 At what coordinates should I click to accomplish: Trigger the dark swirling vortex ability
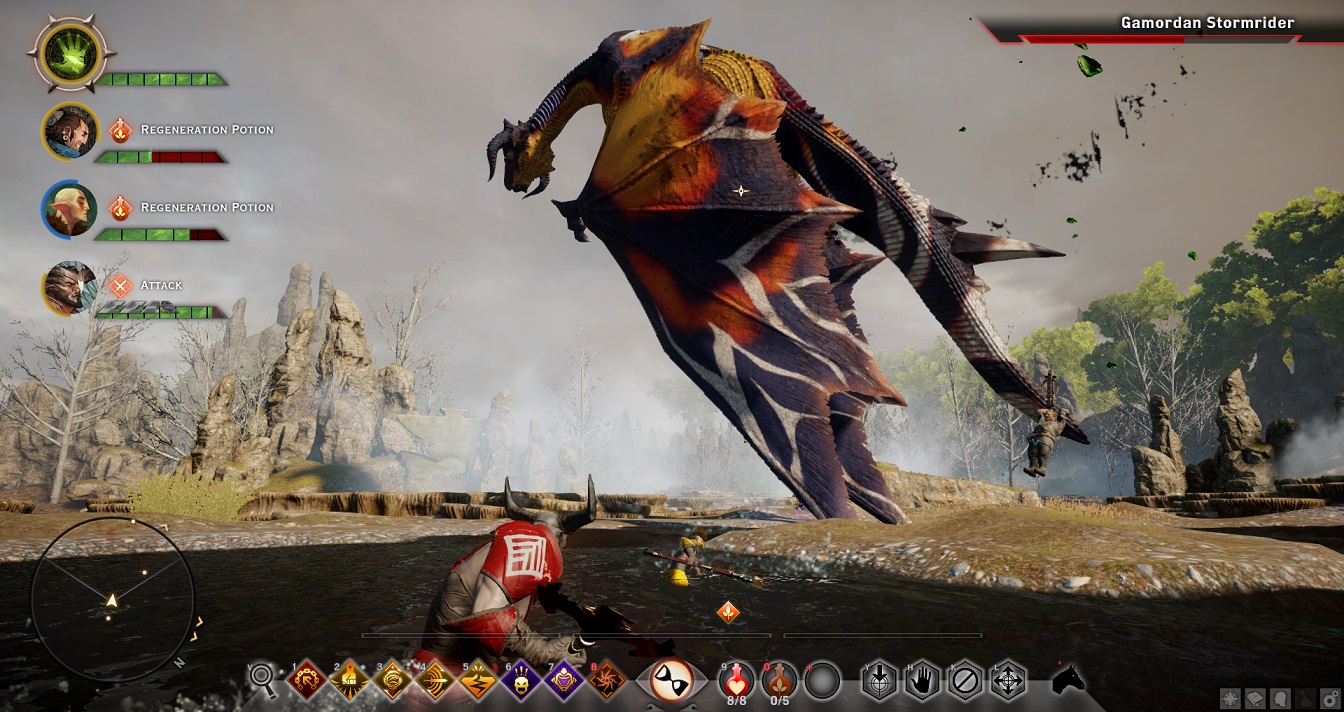tap(607, 680)
